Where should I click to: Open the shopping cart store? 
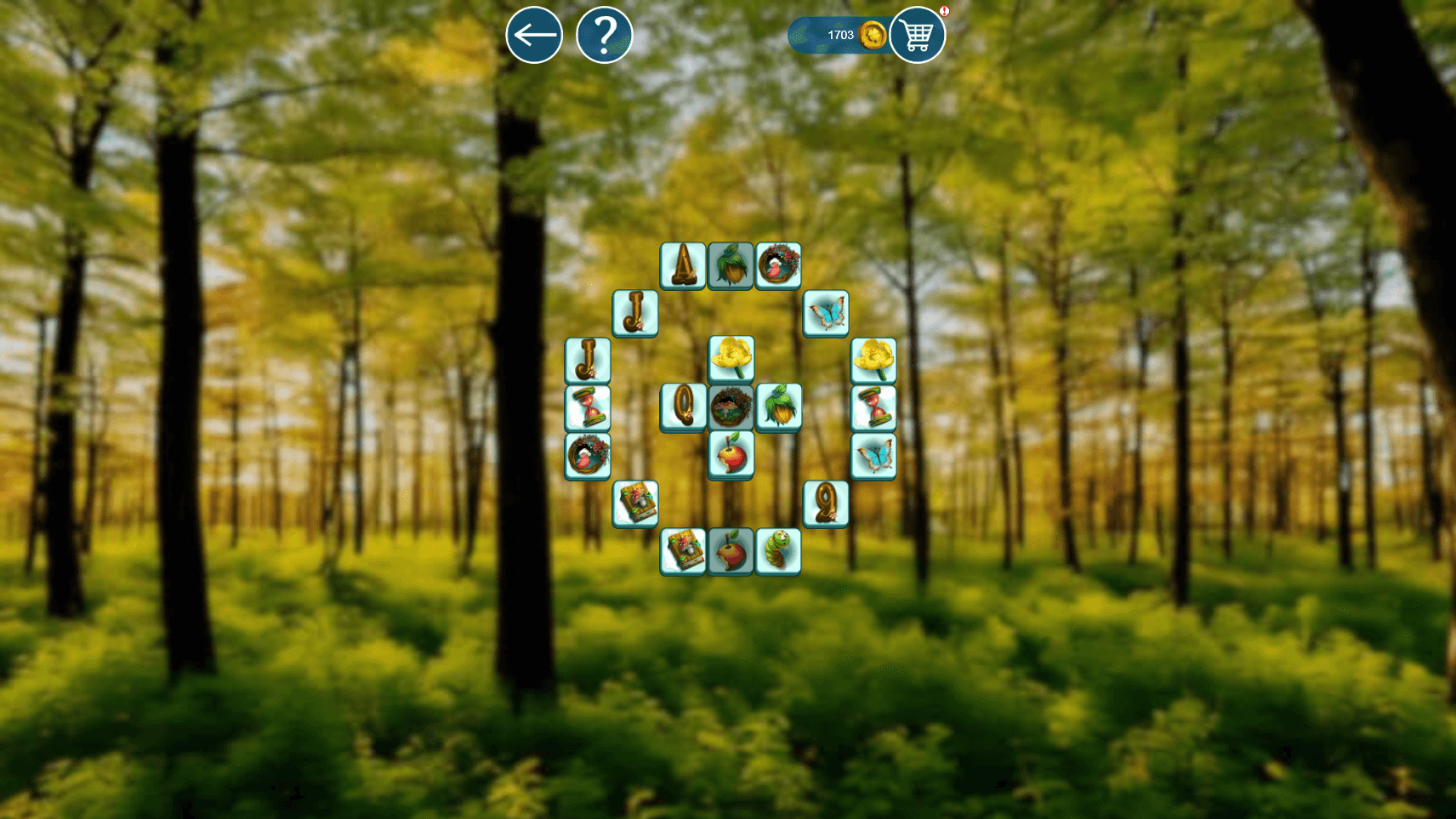pos(917,35)
